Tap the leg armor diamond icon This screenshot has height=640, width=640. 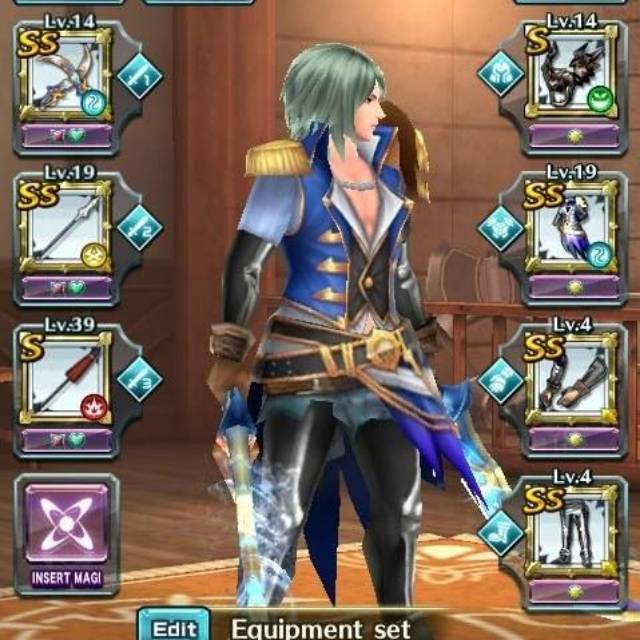click(x=499, y=530)
